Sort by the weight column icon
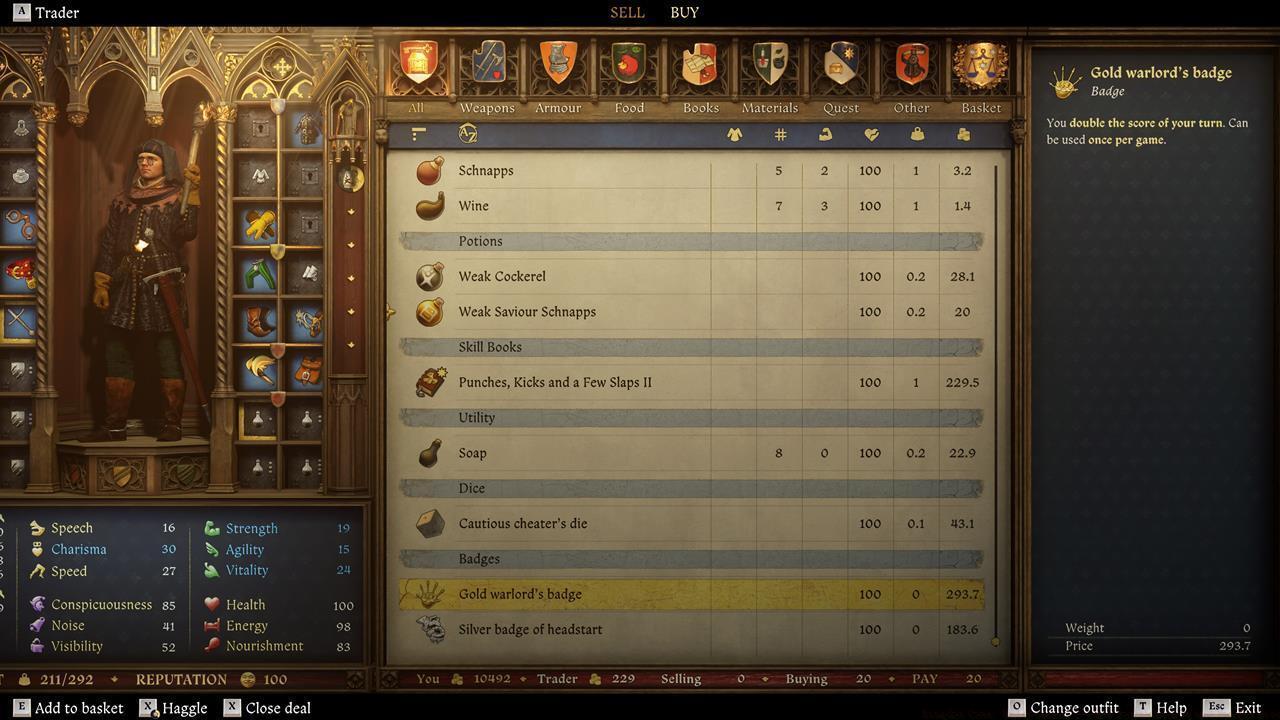Image resolution: width=1280 pixels, height=720 pixels. coord(916,133)
